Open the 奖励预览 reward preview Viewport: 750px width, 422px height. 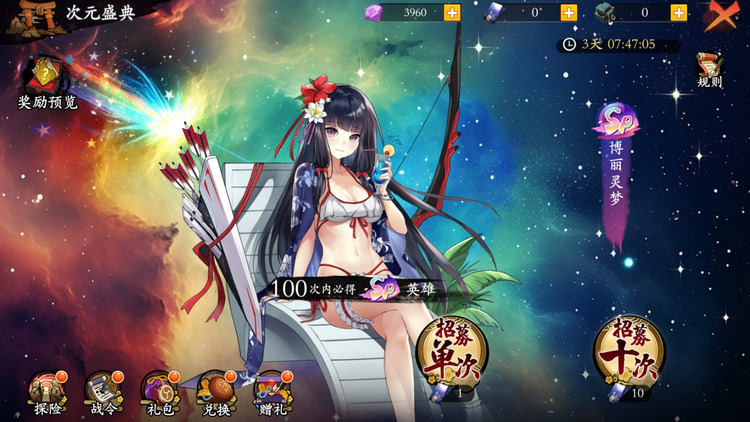pos(47,82)
